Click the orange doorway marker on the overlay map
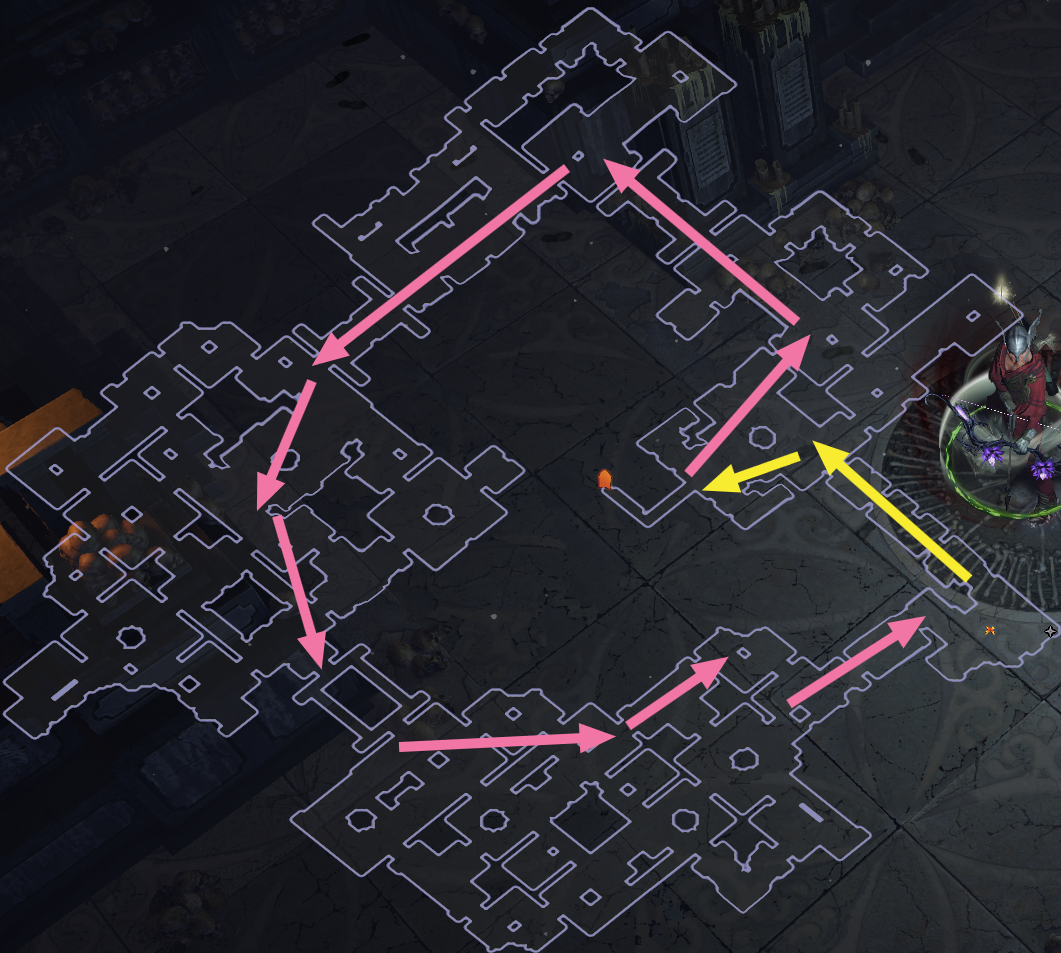 (x=604, y=480)
